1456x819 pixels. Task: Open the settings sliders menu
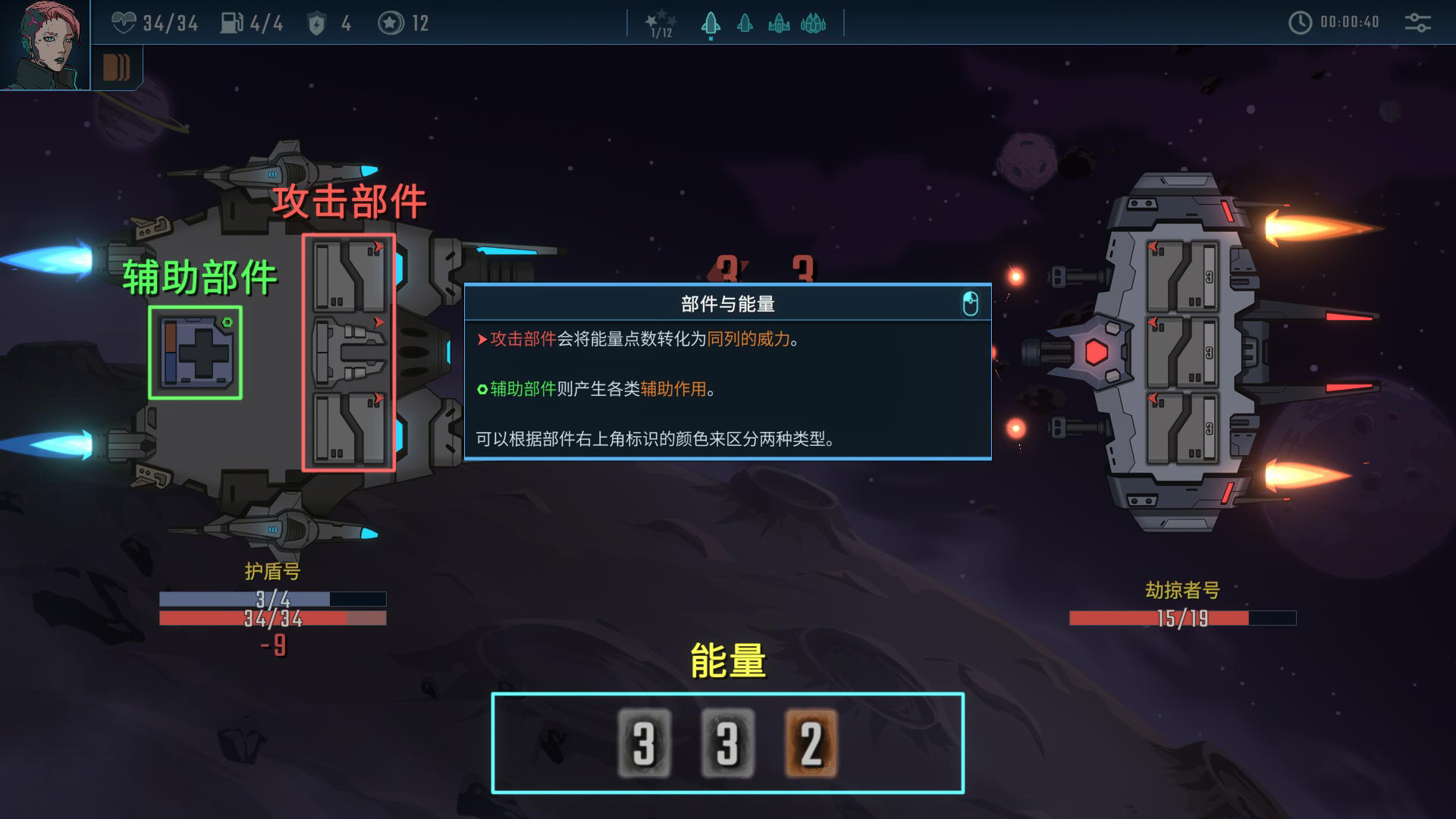click(1417, 23)
